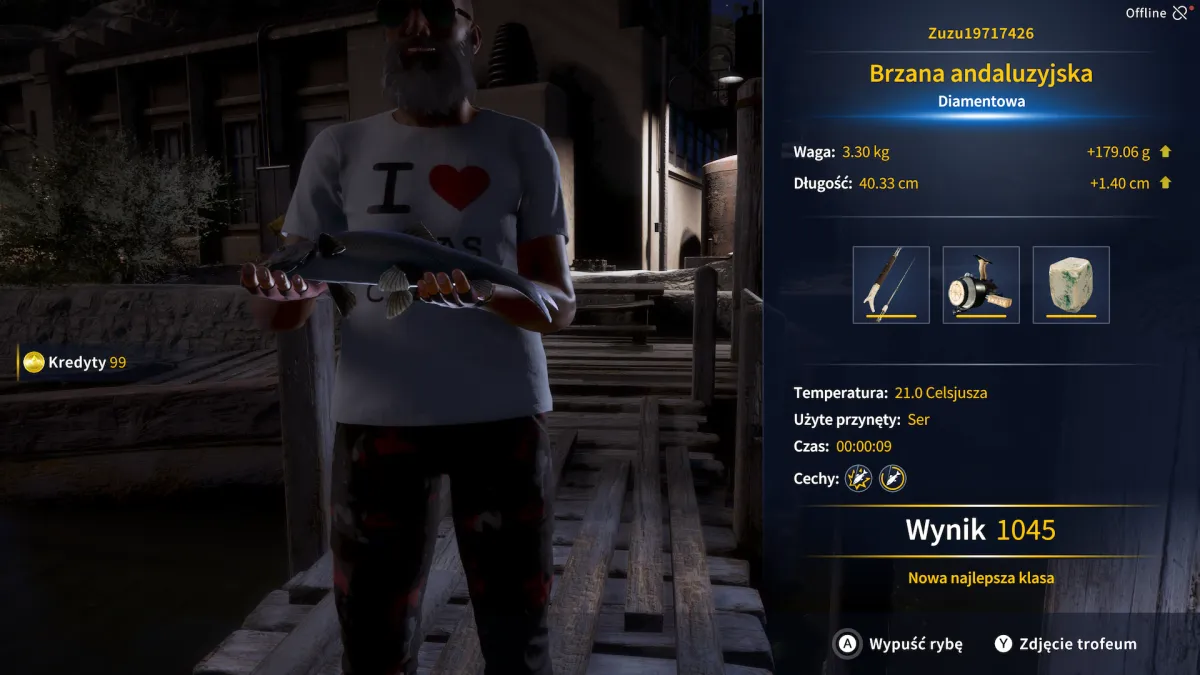Inspect the first fish trait icon

859,479
